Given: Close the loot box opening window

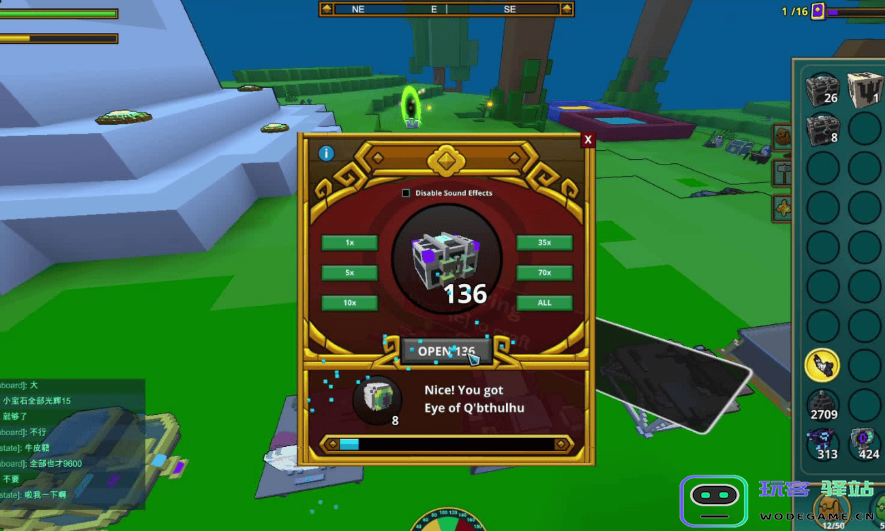Looking at the screenshot, I should coord(588,140).
